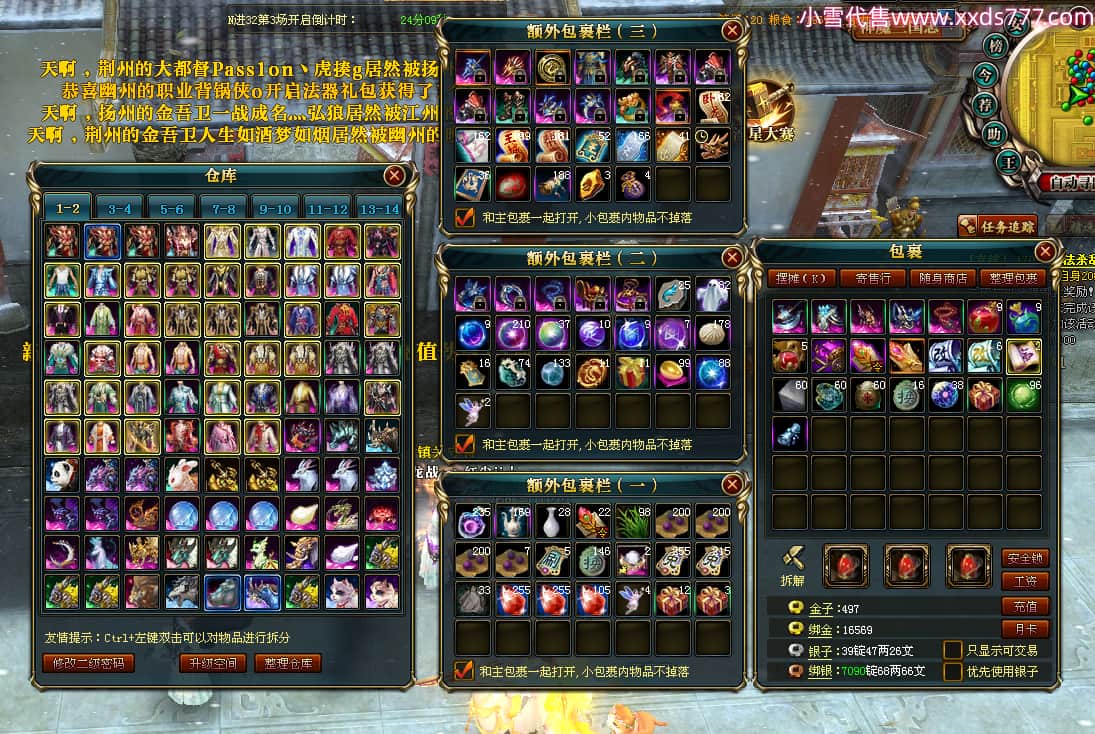Select the gift box in main bag
The height and width of the screenshot is (734, 1095).
[x=984, y=395]
